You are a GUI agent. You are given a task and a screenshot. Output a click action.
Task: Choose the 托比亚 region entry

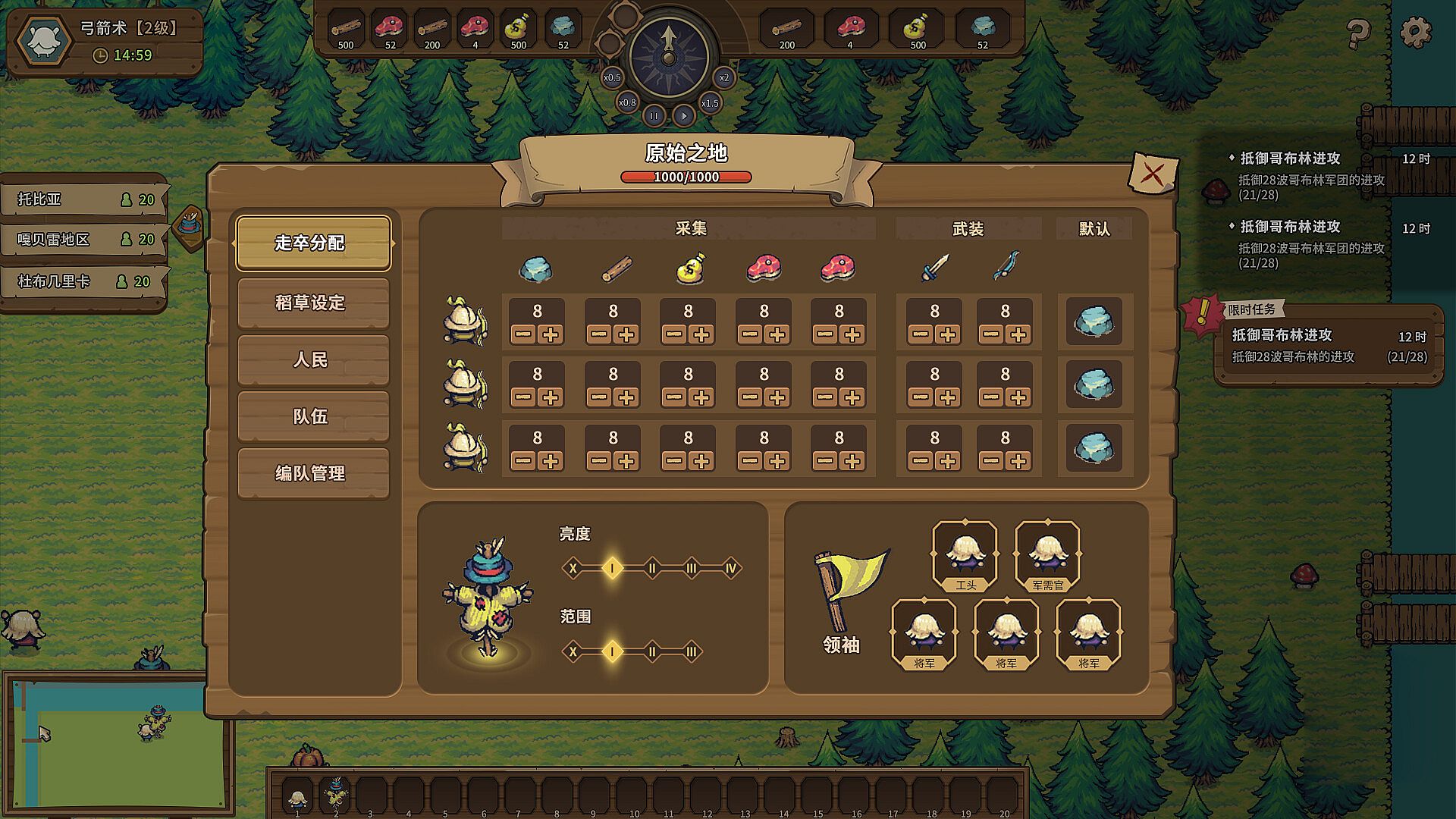click(83, 199)
